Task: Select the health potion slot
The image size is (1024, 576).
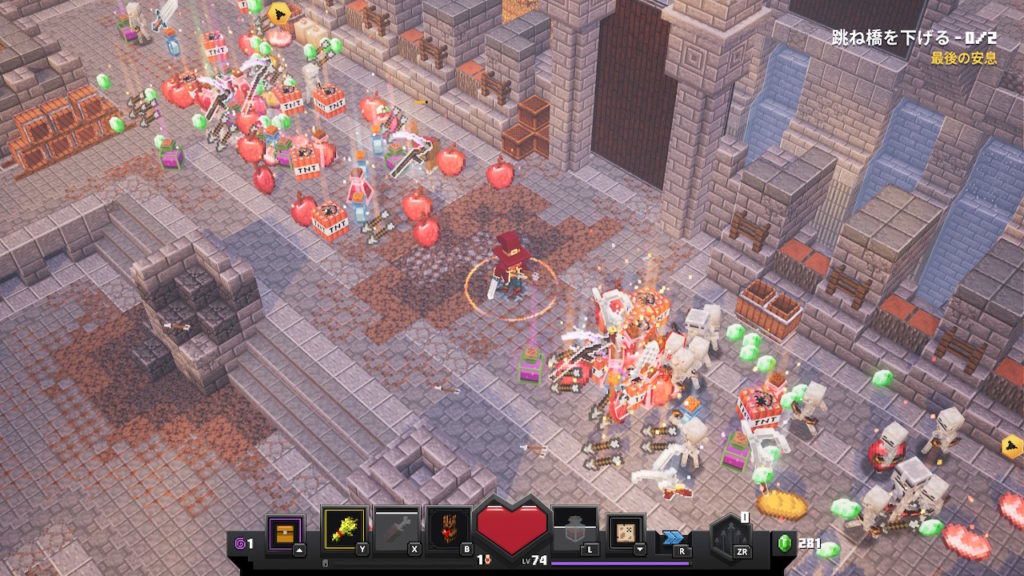Action: coord(575,527)
